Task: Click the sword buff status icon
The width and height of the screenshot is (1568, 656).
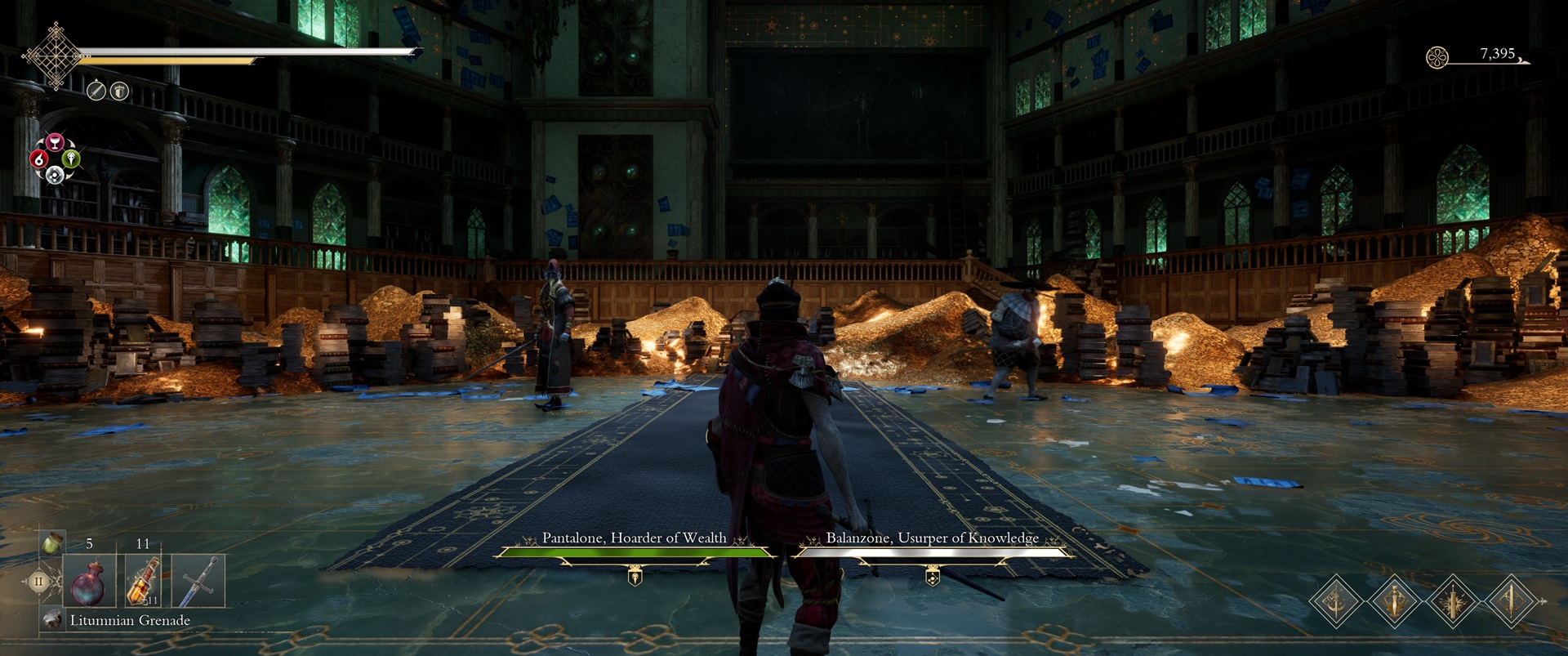Action: [x=96, y=91]
